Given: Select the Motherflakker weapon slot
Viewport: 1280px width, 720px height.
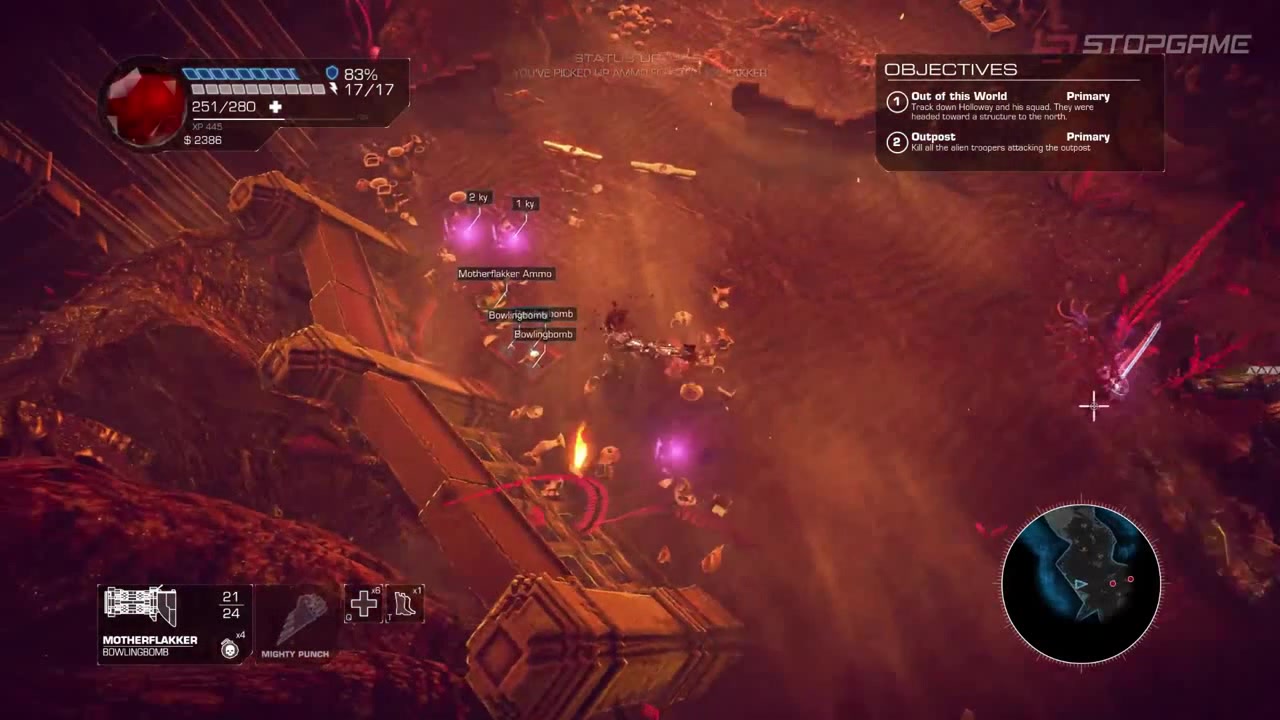Looking at the screenshot, I should 142,608.
